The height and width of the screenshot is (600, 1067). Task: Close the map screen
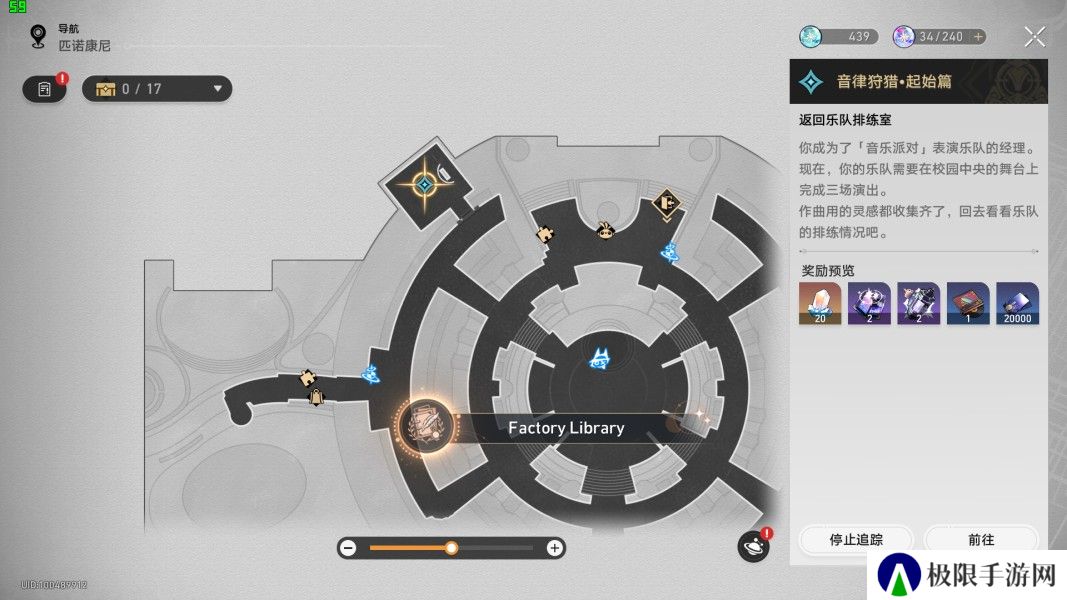[x=1035, y=38]
